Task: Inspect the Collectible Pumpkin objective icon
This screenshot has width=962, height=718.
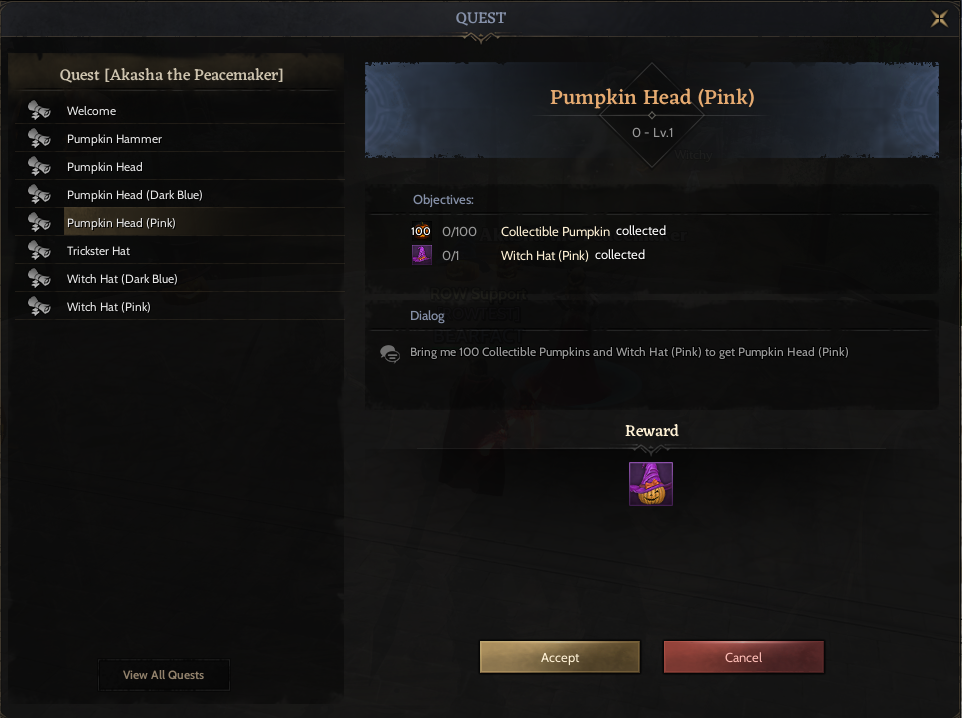Action: pos(421,231)
